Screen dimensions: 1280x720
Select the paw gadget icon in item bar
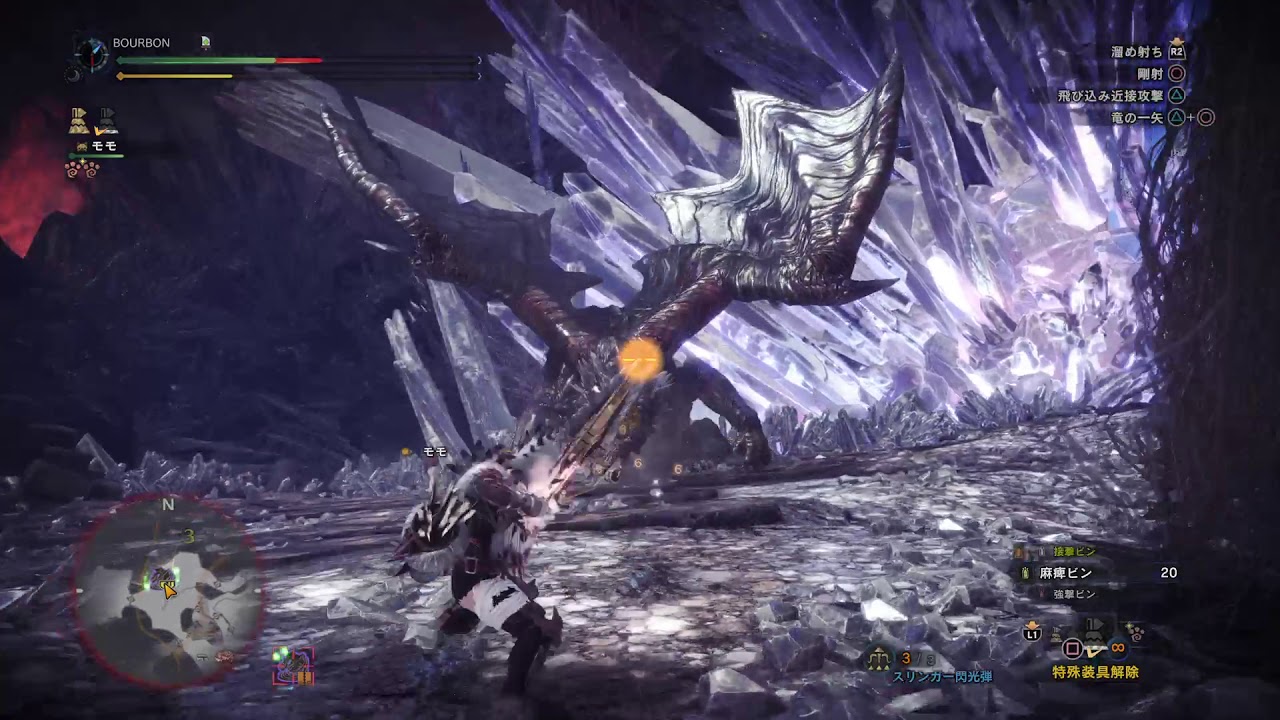click(x=1134, y=631)
